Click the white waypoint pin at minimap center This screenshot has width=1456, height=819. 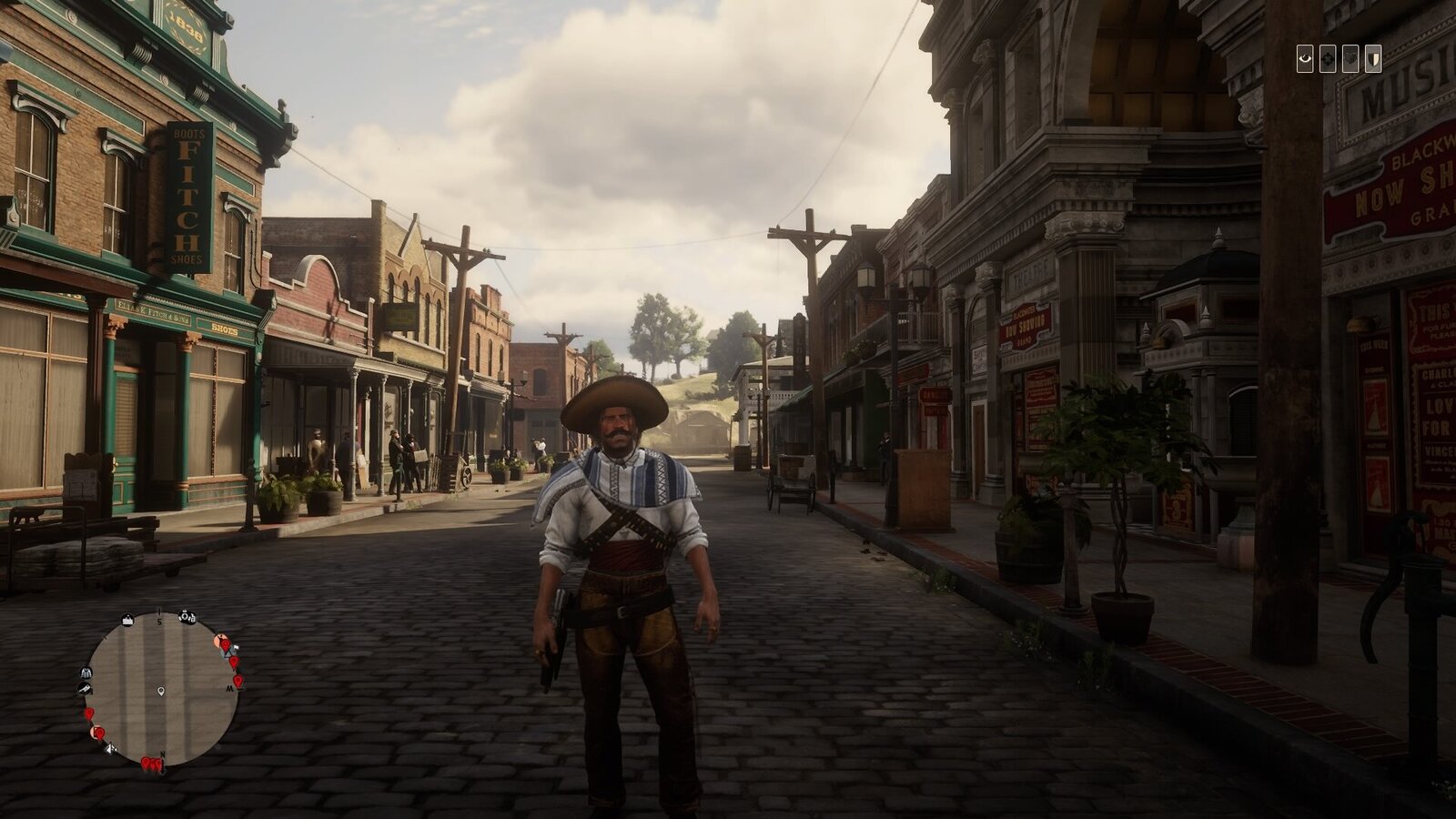(x=161, y=692)
